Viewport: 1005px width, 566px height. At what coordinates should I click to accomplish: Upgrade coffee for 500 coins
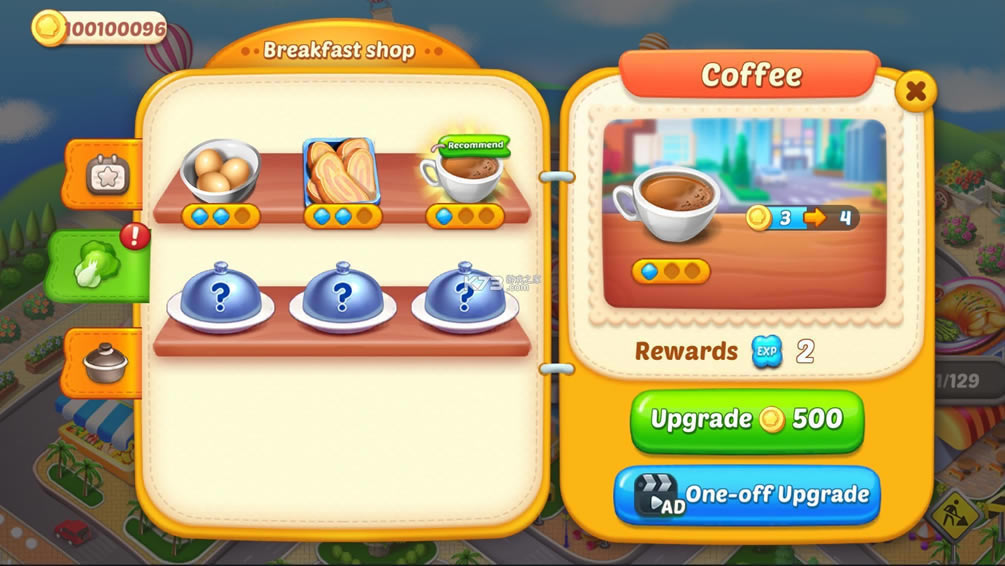pyautogui.click(x=746, y=420)
